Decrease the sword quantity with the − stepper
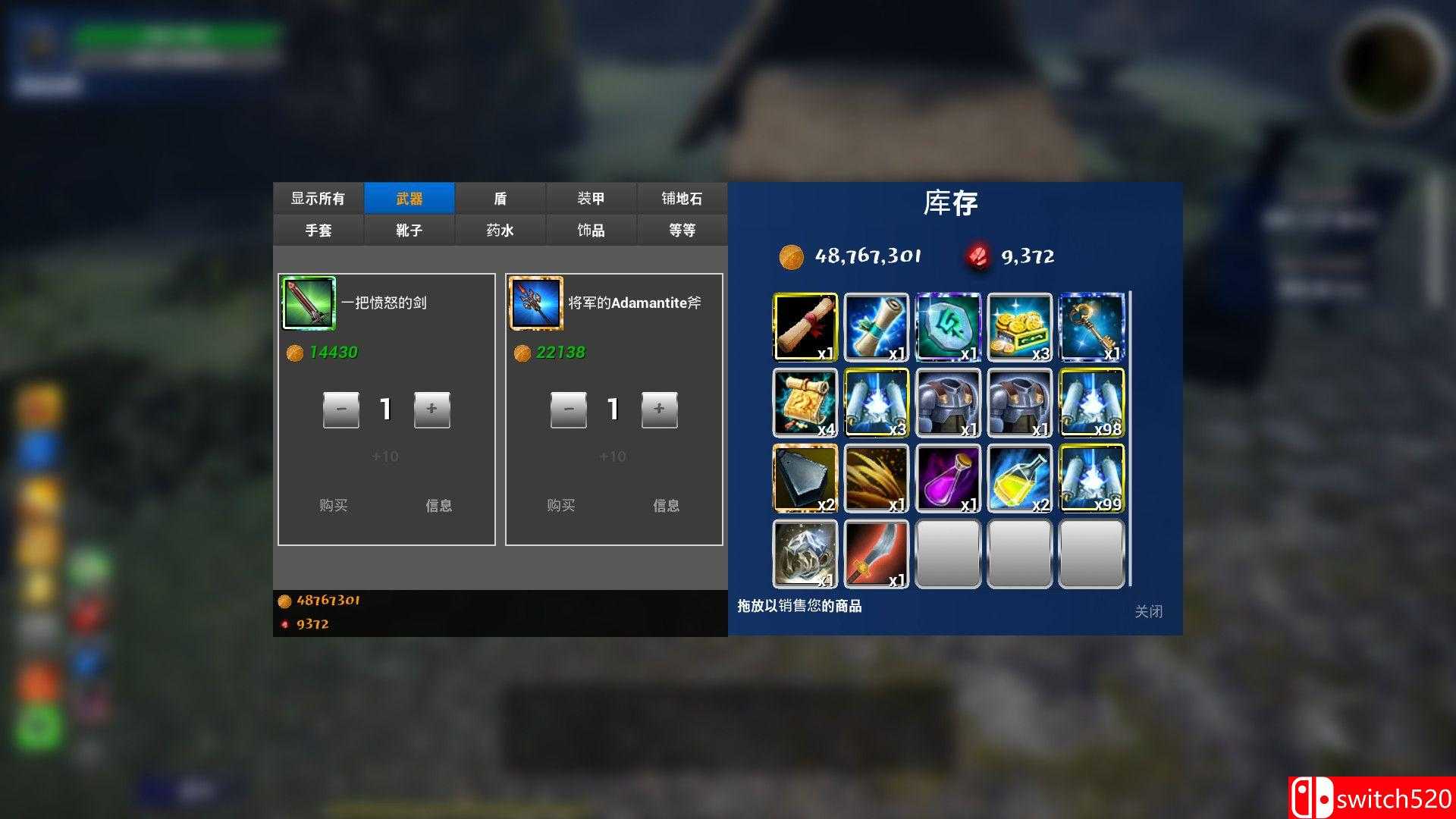 340,409
